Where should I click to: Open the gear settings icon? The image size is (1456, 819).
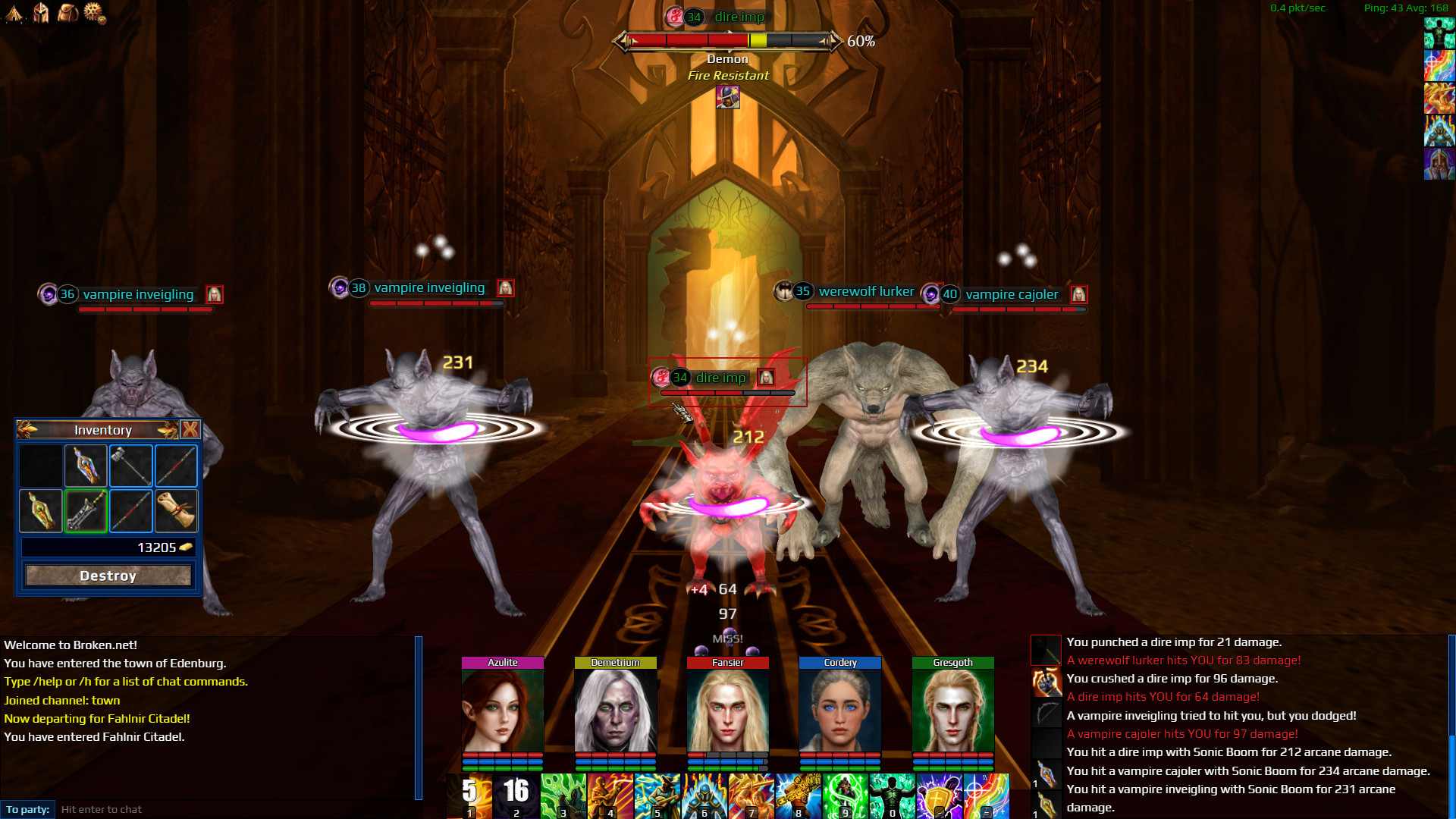95,12
